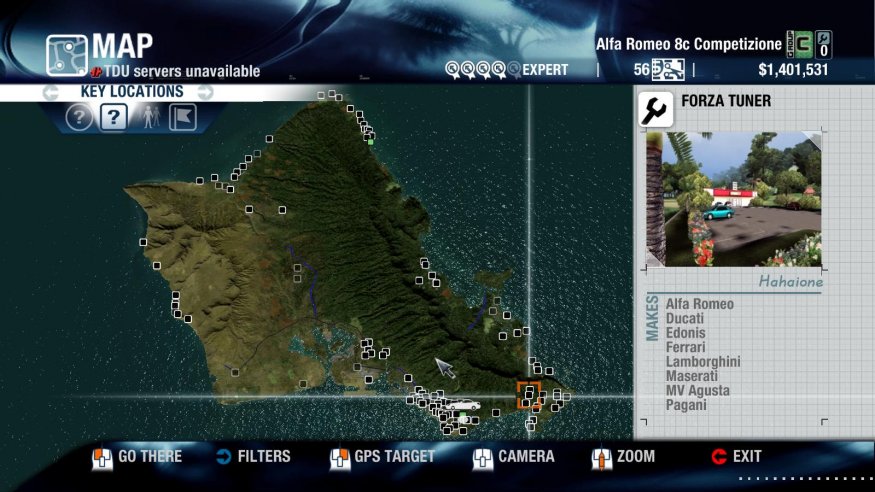Viewport: 875px width, 492px height.
Task: Click the left arrow beside Key Locations
Action: point(50,92)
